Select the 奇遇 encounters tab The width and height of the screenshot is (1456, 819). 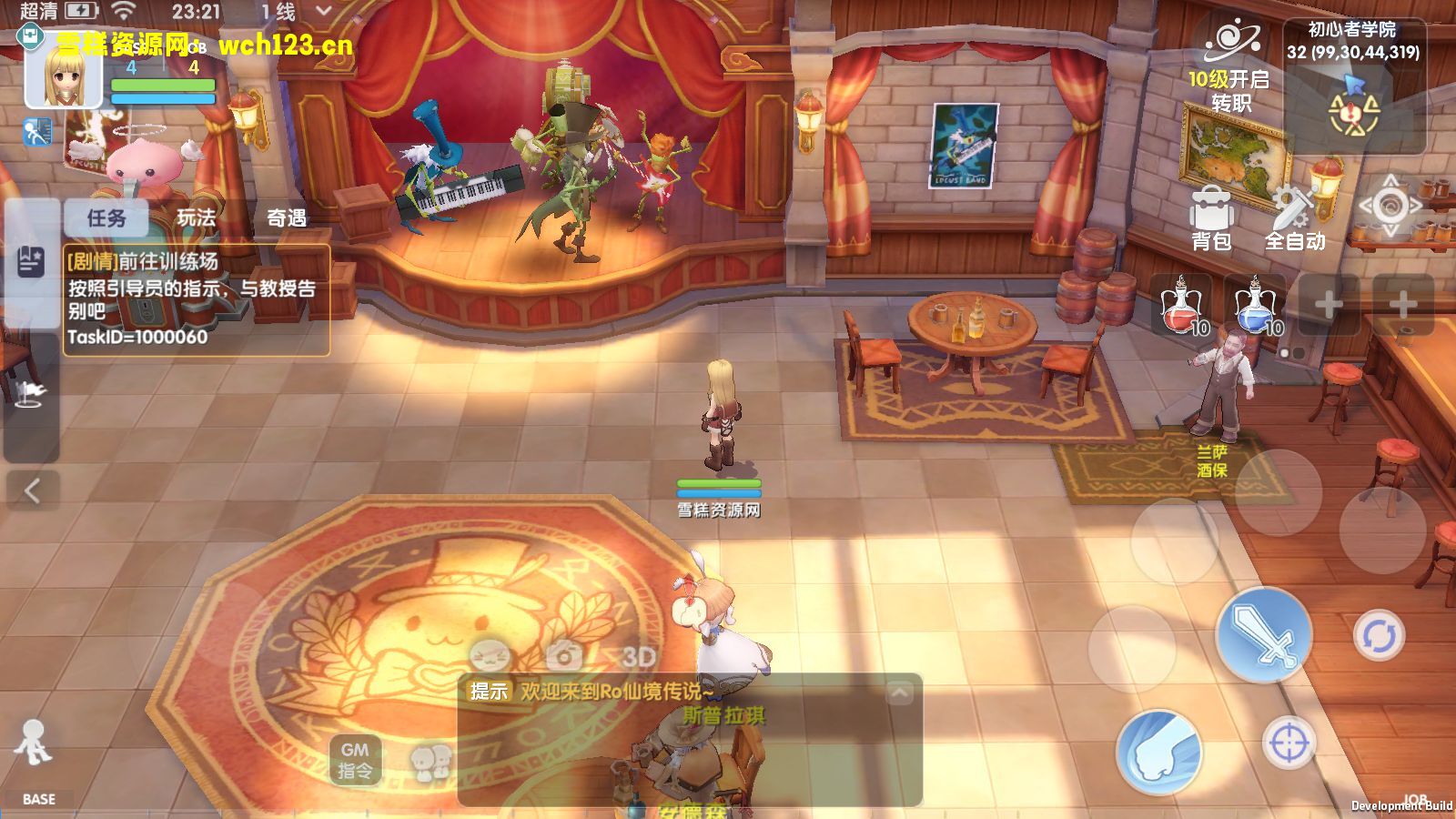pos(287,218)
